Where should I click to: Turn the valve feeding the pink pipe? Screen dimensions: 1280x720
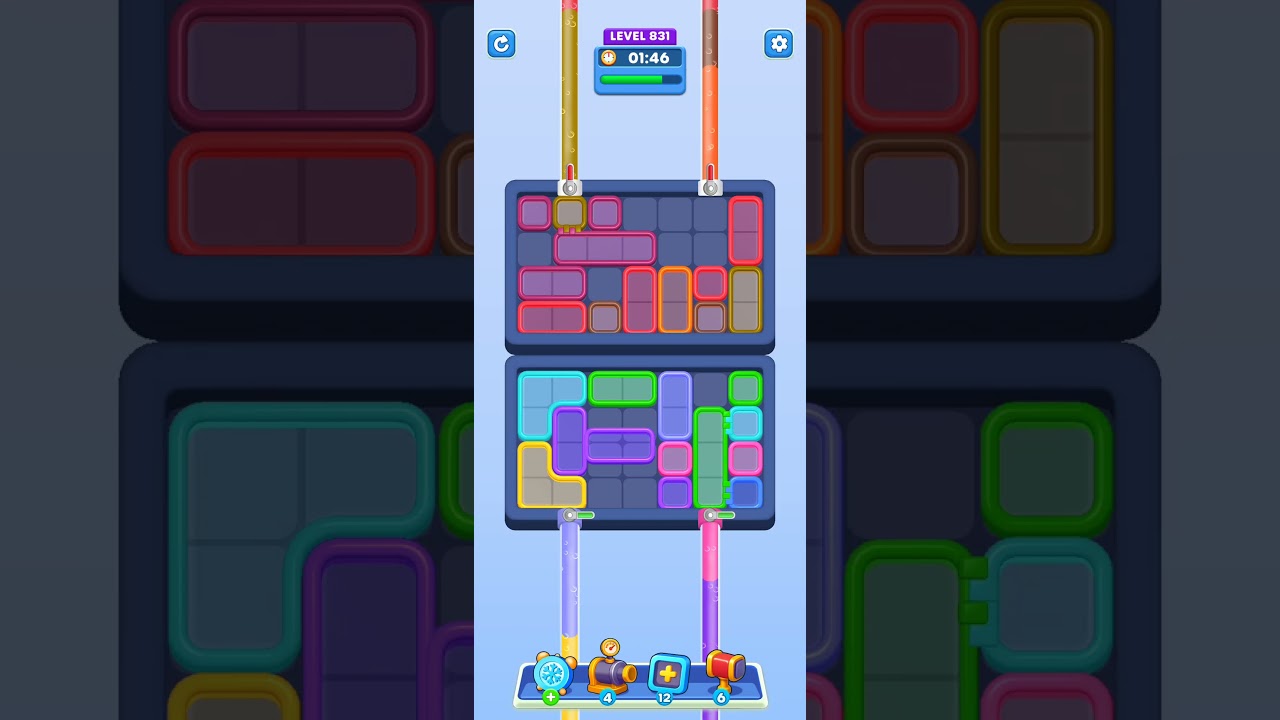tap(711, 514)
